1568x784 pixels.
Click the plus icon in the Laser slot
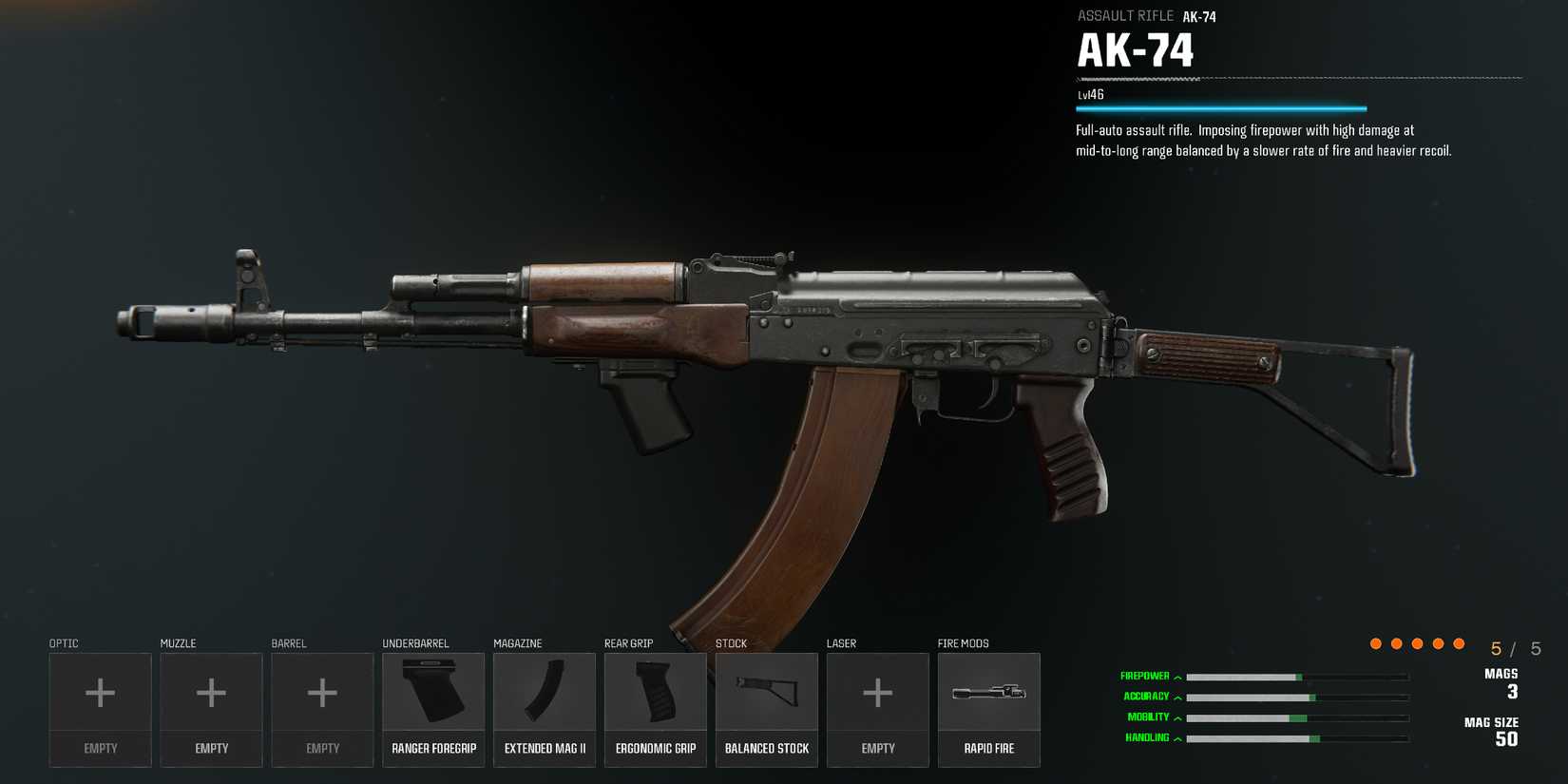pos(877,692)
